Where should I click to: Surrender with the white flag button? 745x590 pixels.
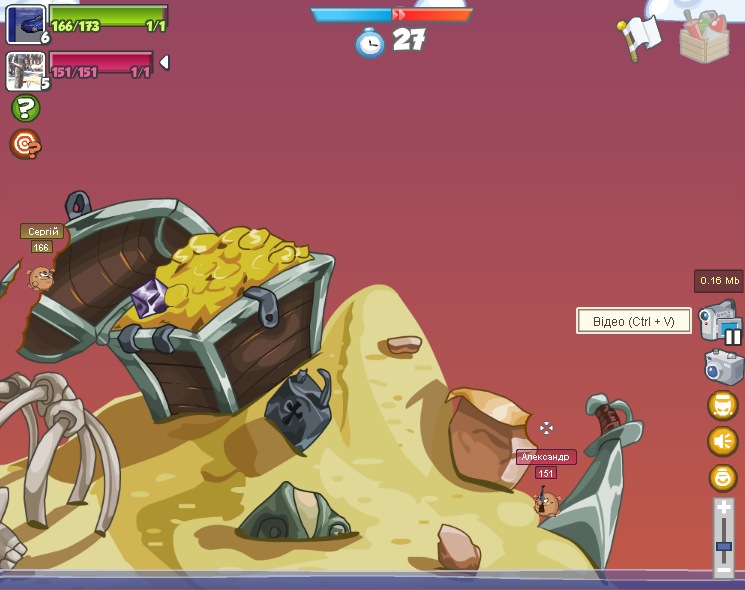pos(639,38)
